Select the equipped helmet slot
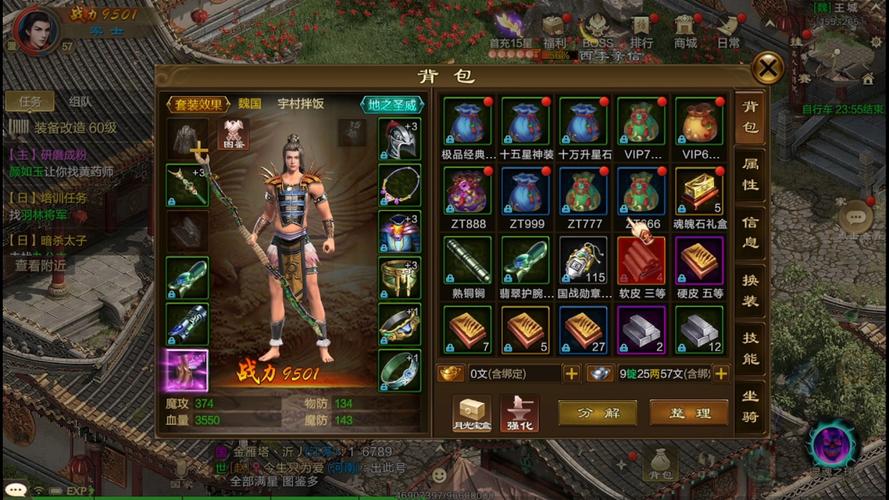 tap(399, 140)
